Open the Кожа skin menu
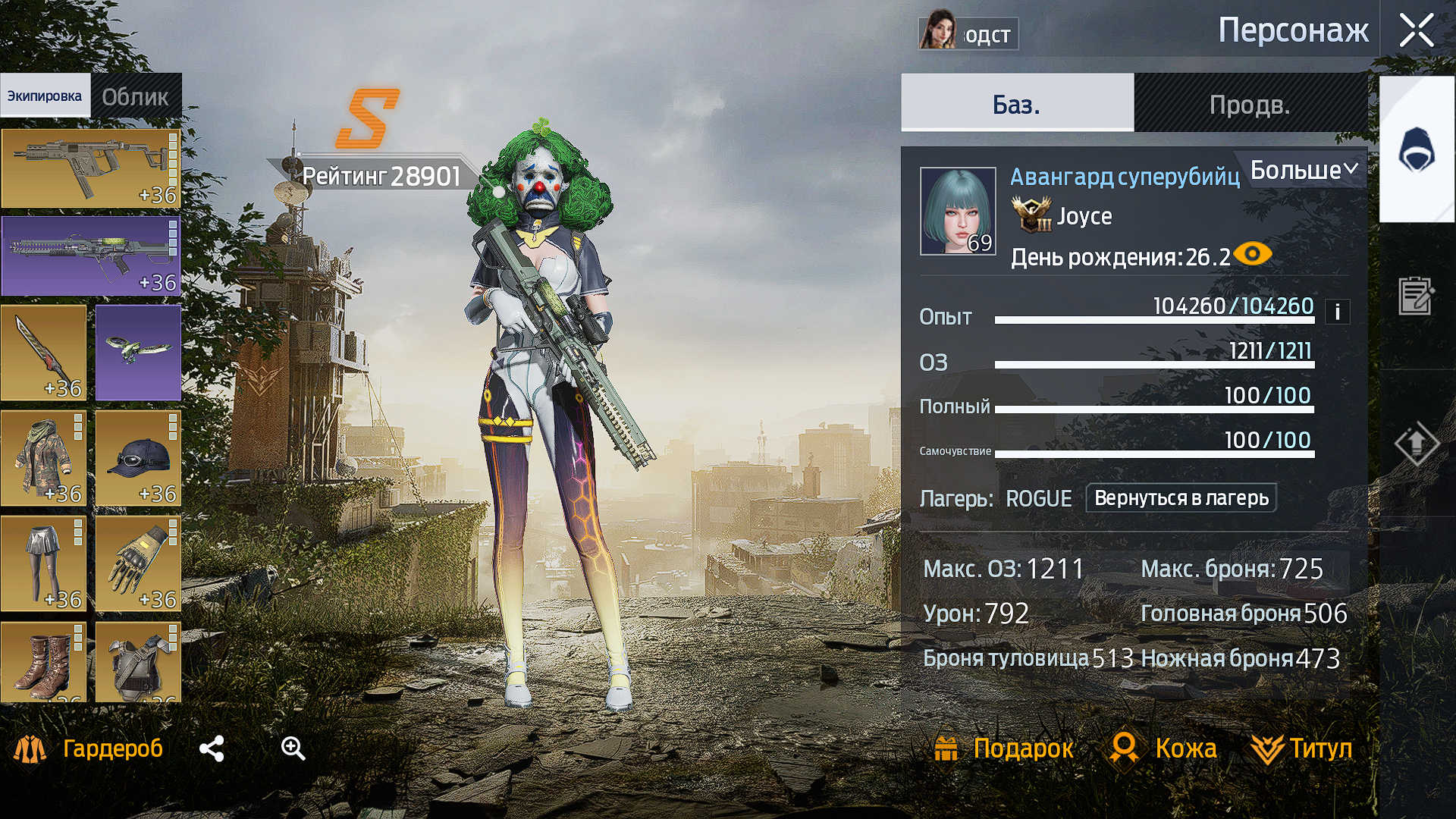Image resolution: width=1456 pixels, height=819 pixels. point(1164,748)
